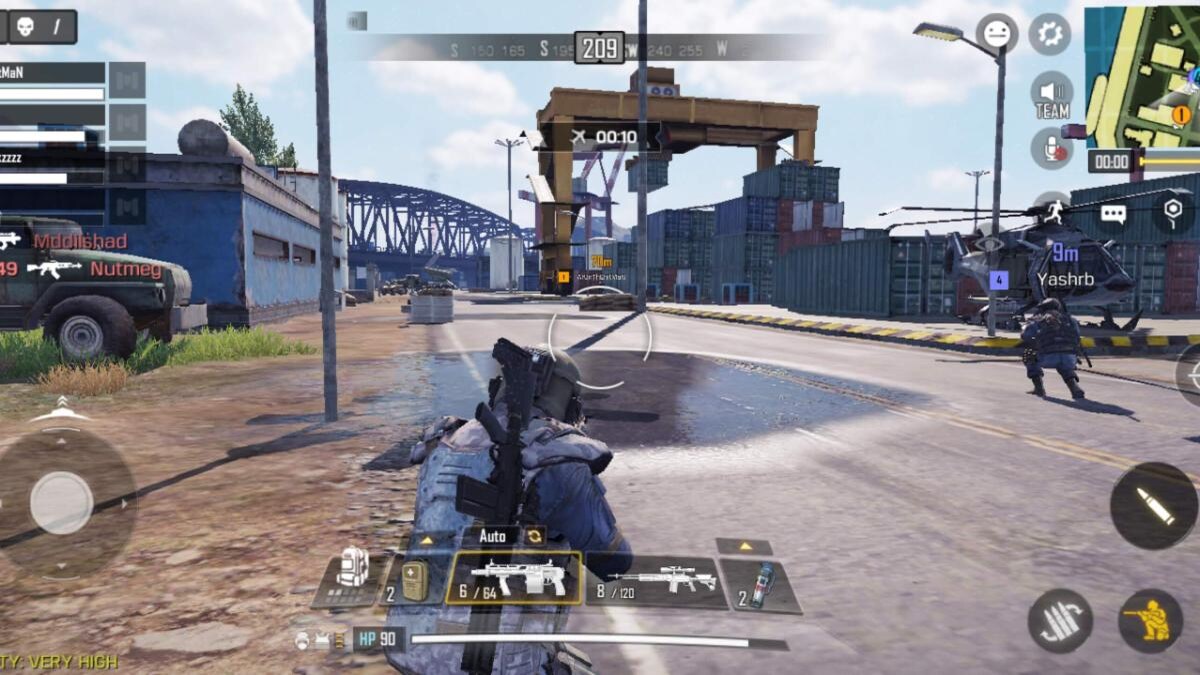Tap the bullet fire button

point(1152,505)
